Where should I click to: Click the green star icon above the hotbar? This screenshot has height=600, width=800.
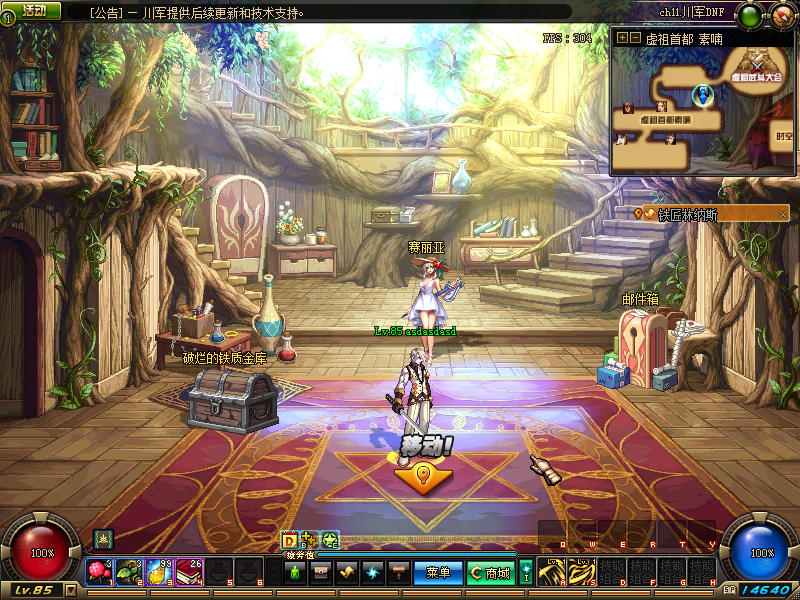click(330, 540)
